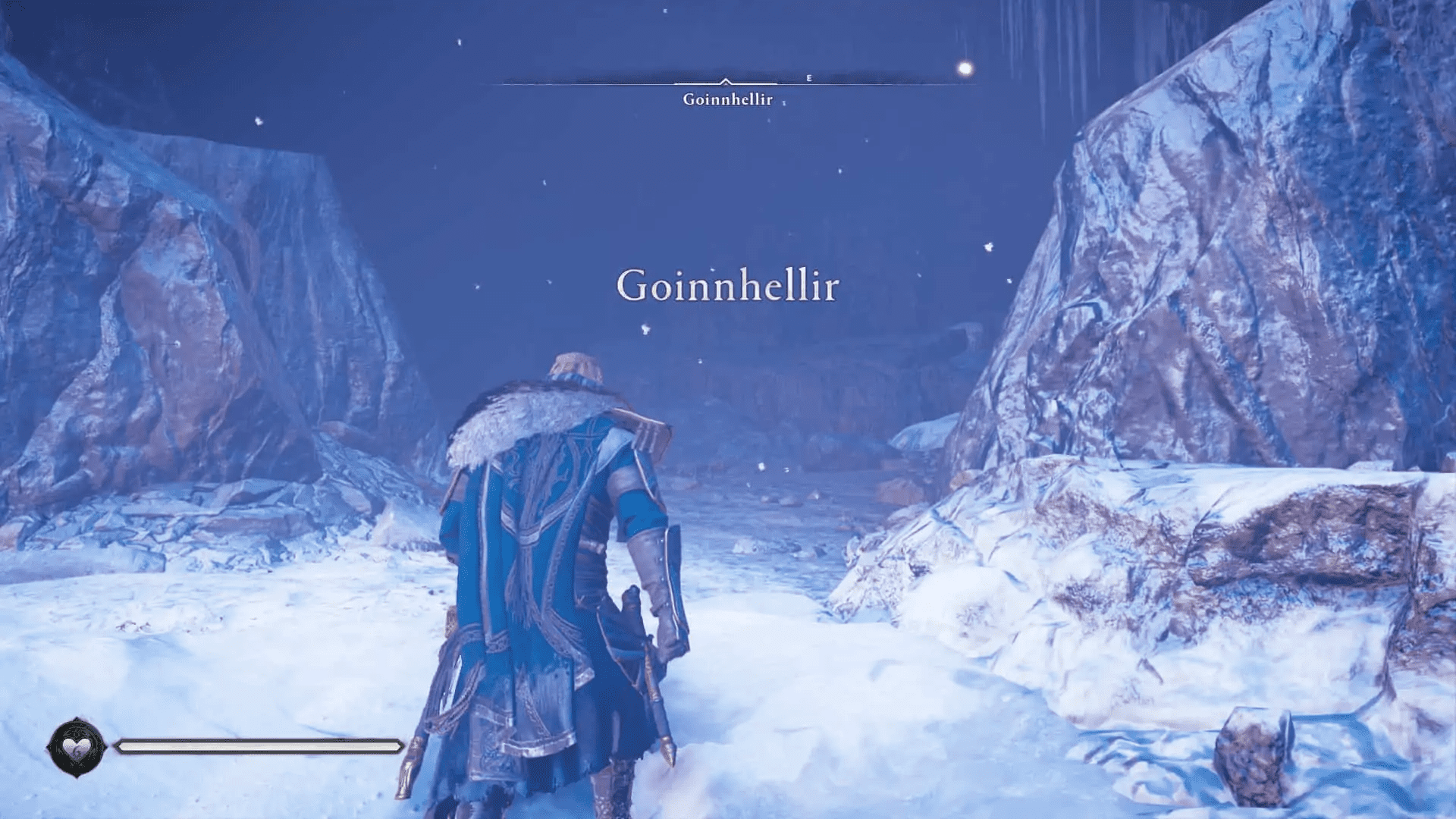1456x819 pixels.
Task: Click the glowing orb in the sky
Action: [x=965, y=68]
